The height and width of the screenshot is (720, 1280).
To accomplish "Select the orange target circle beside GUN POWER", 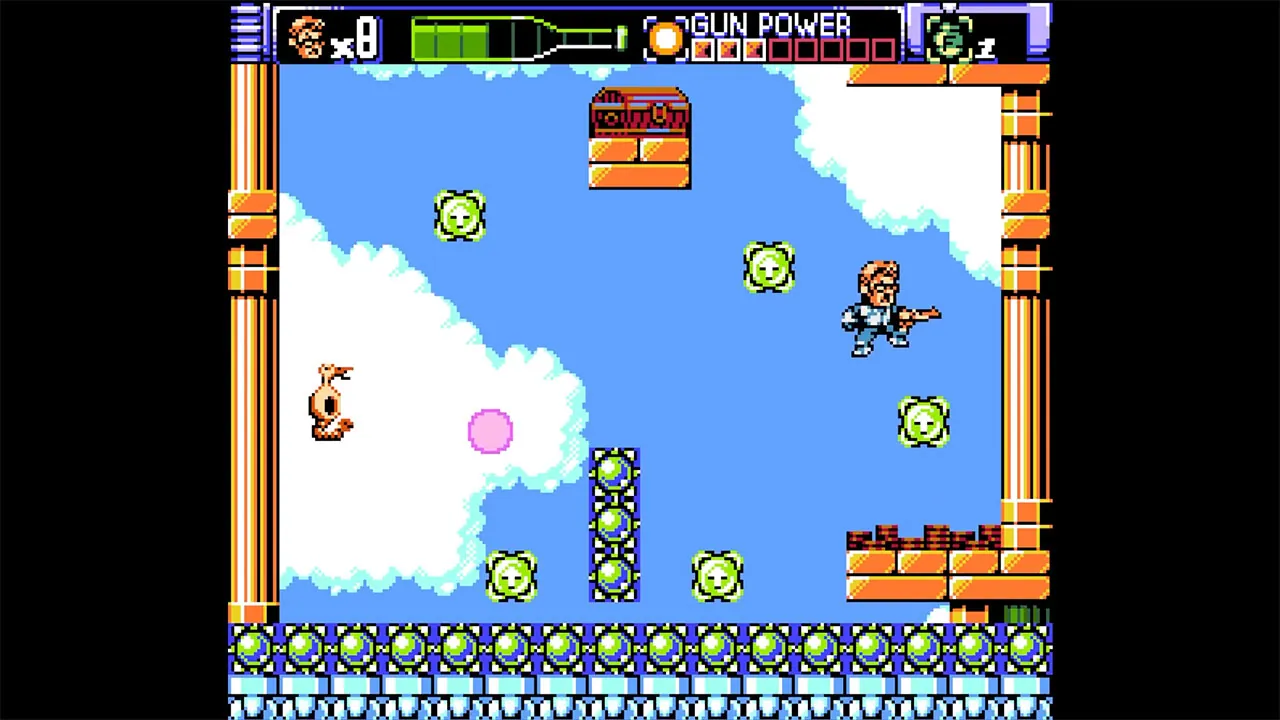I will click(666, 38).
